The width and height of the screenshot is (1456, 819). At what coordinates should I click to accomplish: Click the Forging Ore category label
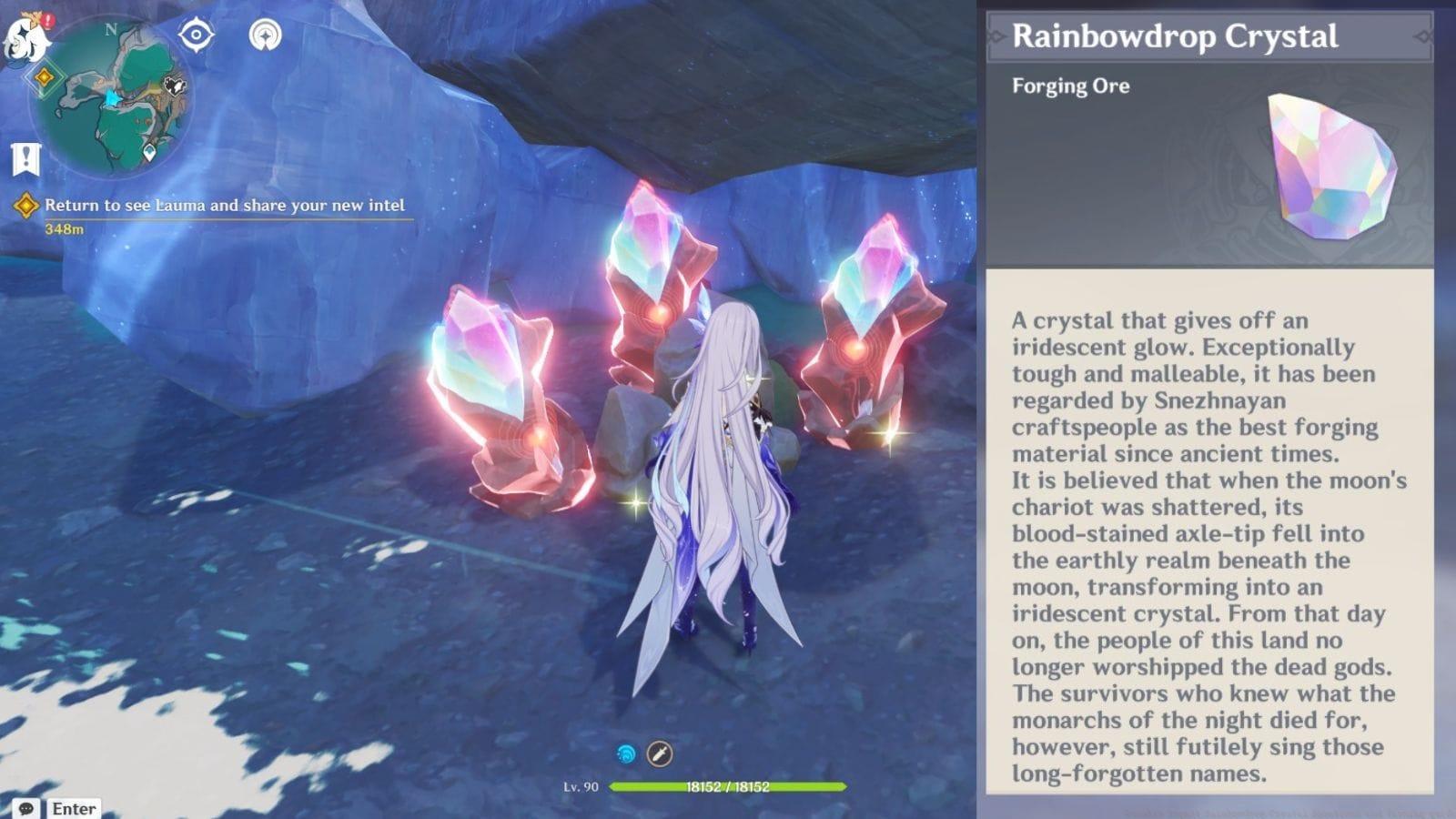pyautogui.click(x=1070, y=87)
